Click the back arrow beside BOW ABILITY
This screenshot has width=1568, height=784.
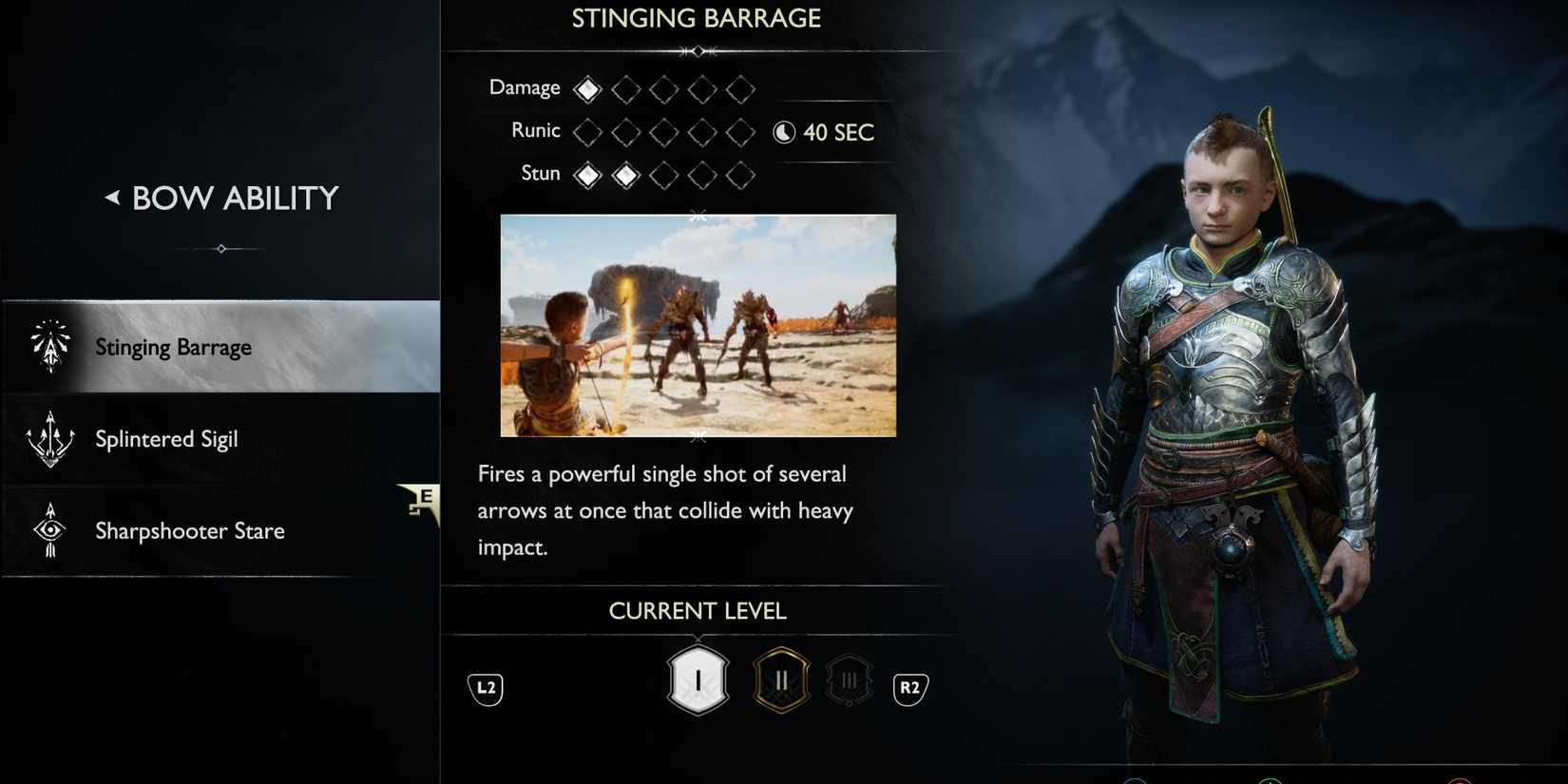112,198
